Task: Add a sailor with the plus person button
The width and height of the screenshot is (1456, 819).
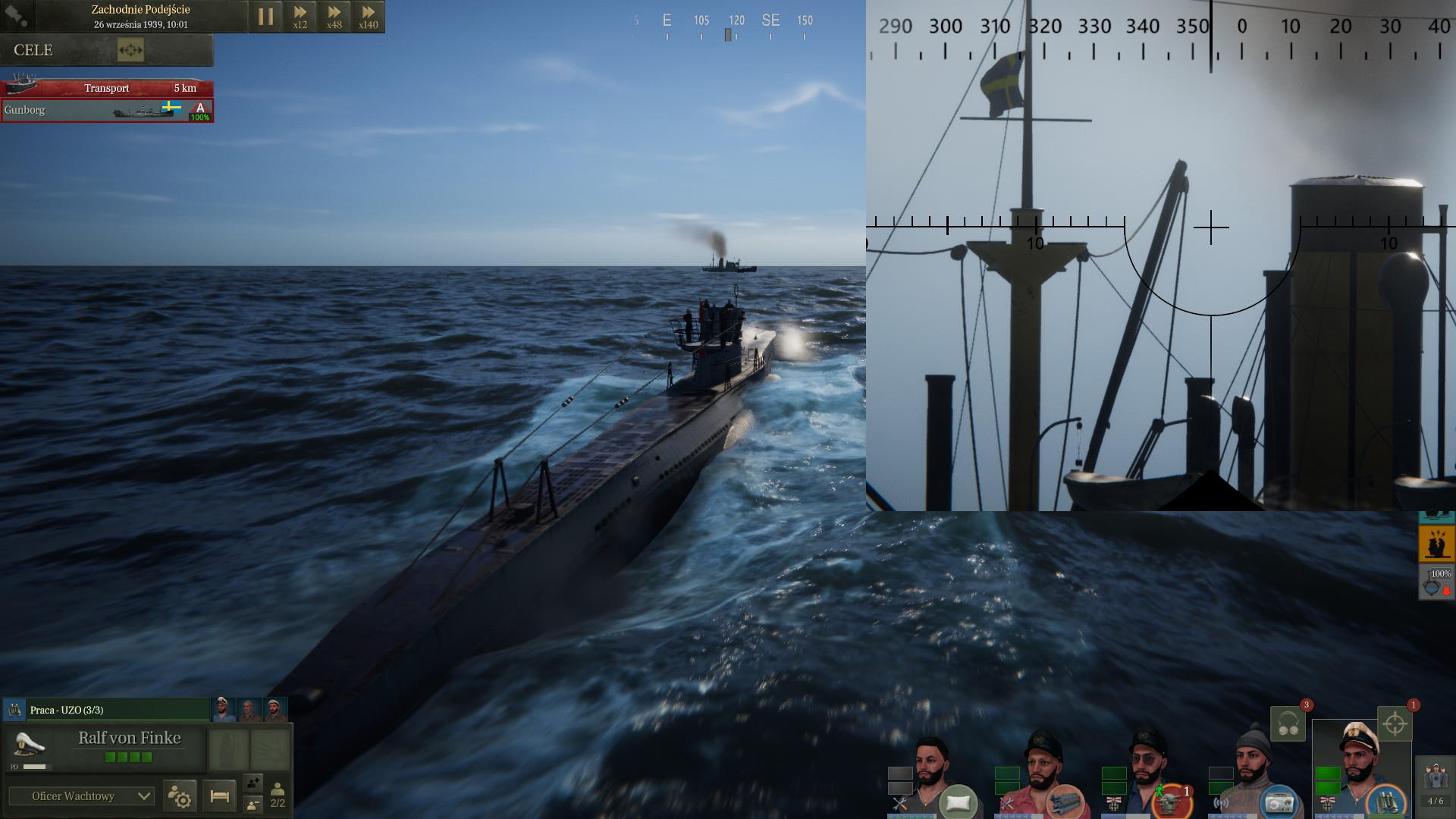Action: click(x=253, y=783)
